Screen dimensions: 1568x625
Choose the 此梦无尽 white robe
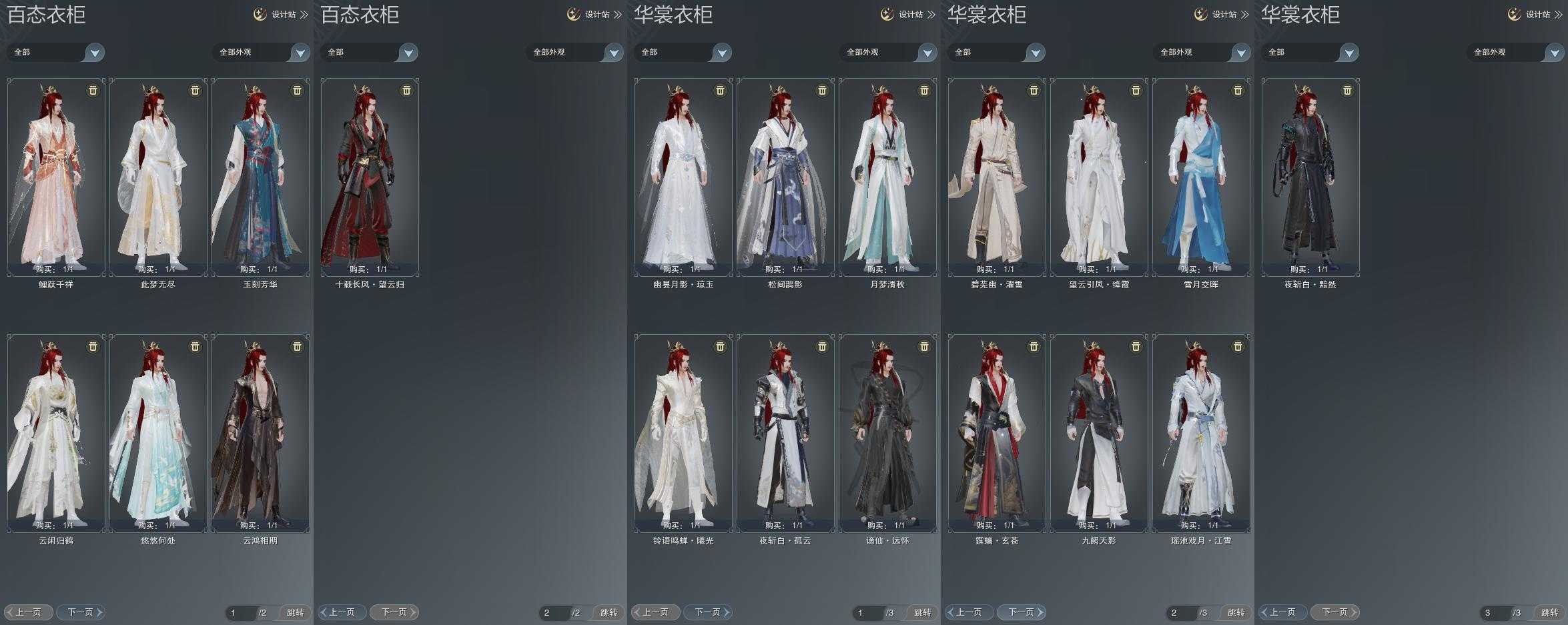158,177
